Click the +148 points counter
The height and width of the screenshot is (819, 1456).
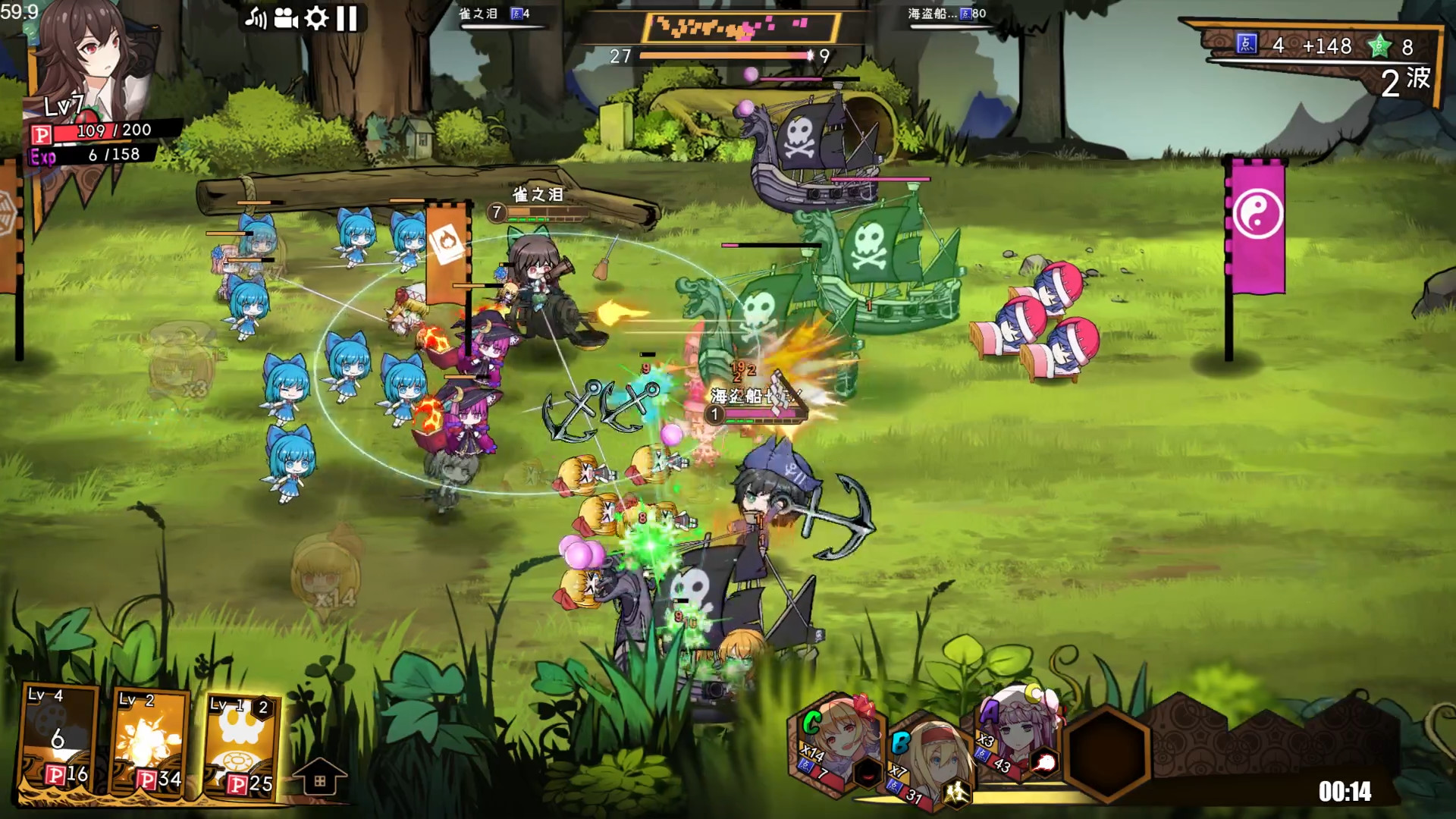(x=1328, y=47)
